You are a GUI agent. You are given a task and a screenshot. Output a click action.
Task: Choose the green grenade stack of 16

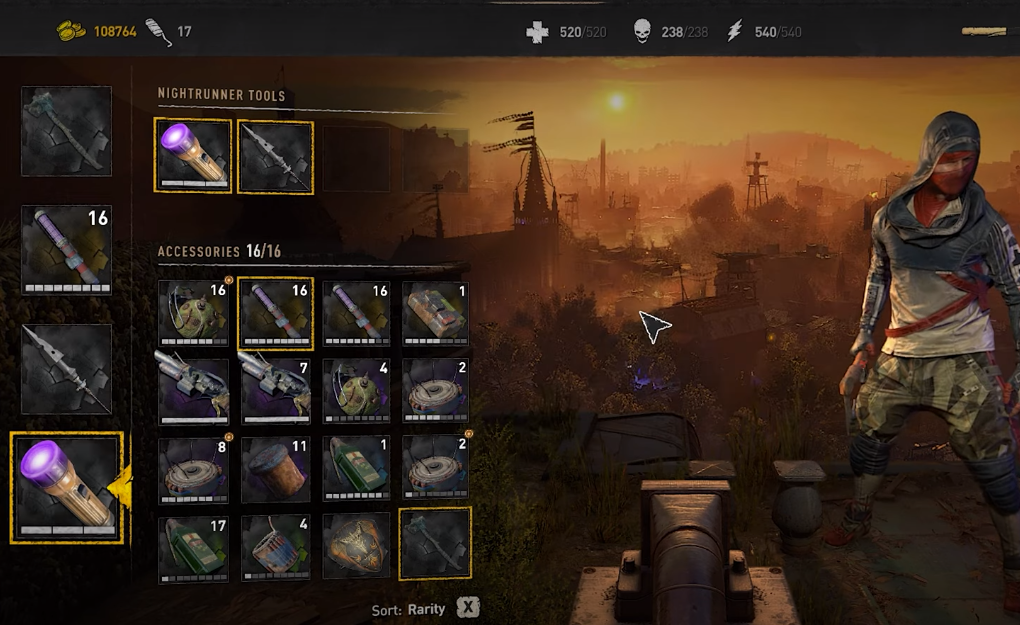(x=193, y=314)
